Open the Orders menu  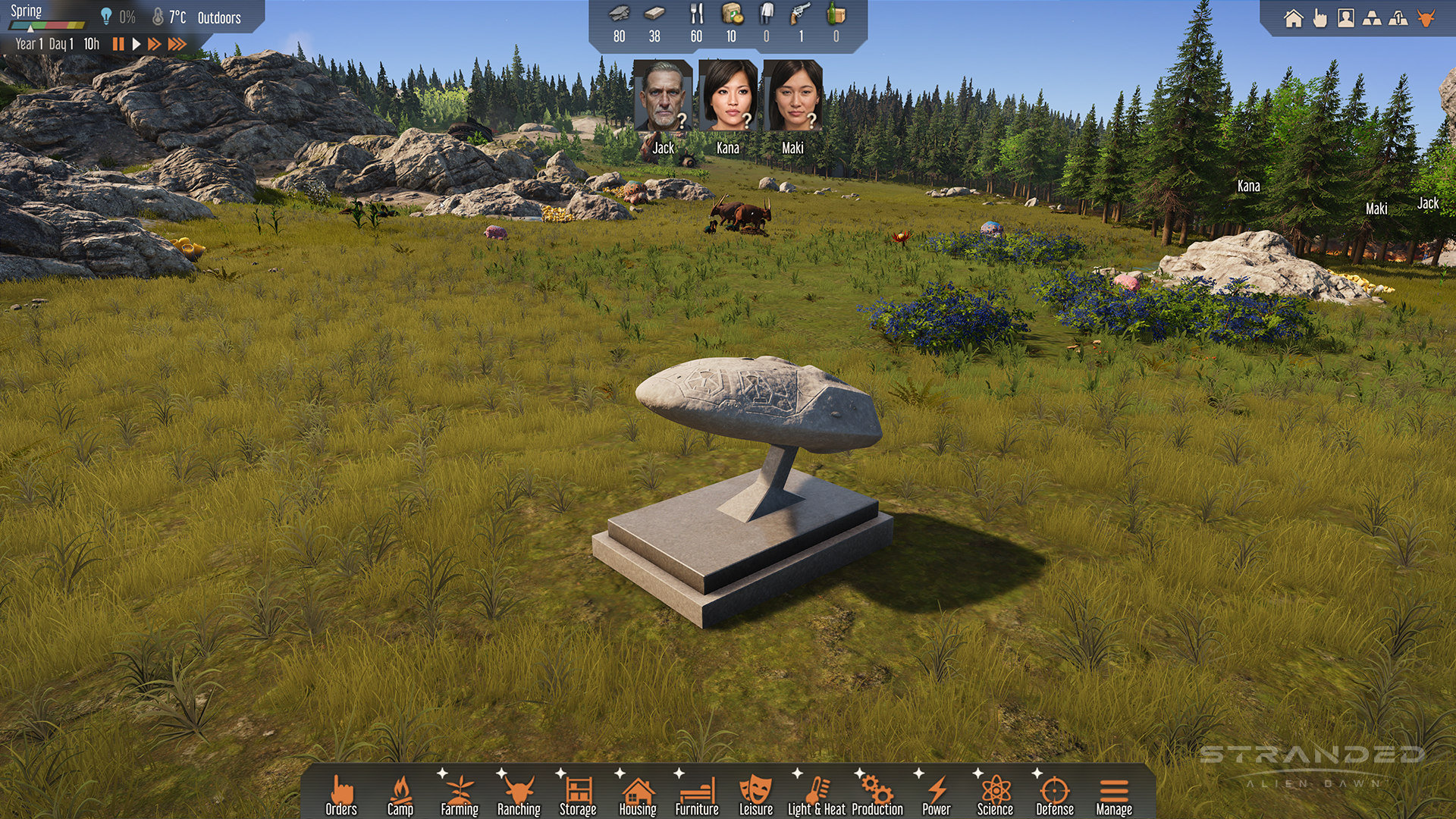coord(341,795)
